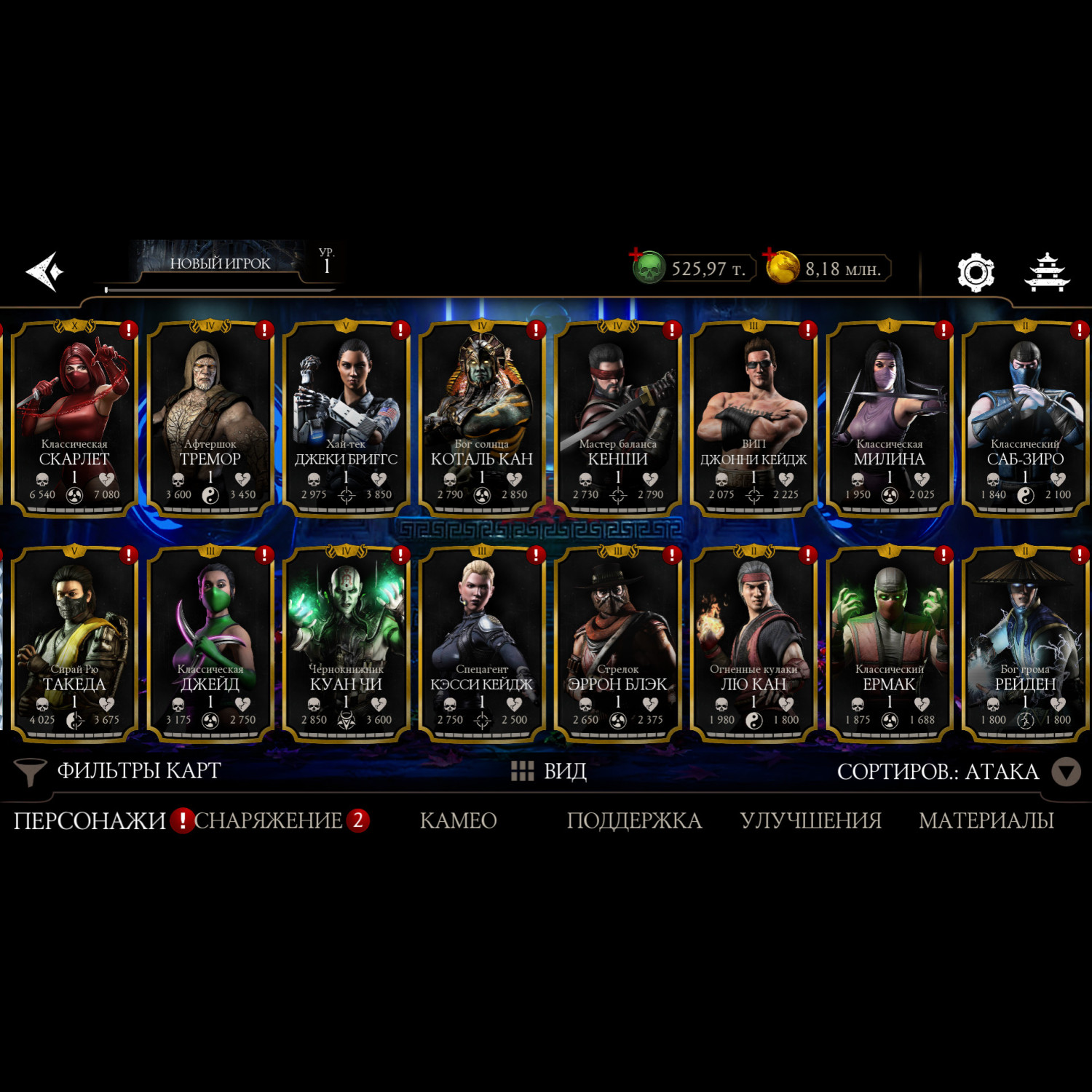Open the Materials (МАТЕРИАЛЫ) tab
1092x1092 pixels.
[x=986, y=820]
